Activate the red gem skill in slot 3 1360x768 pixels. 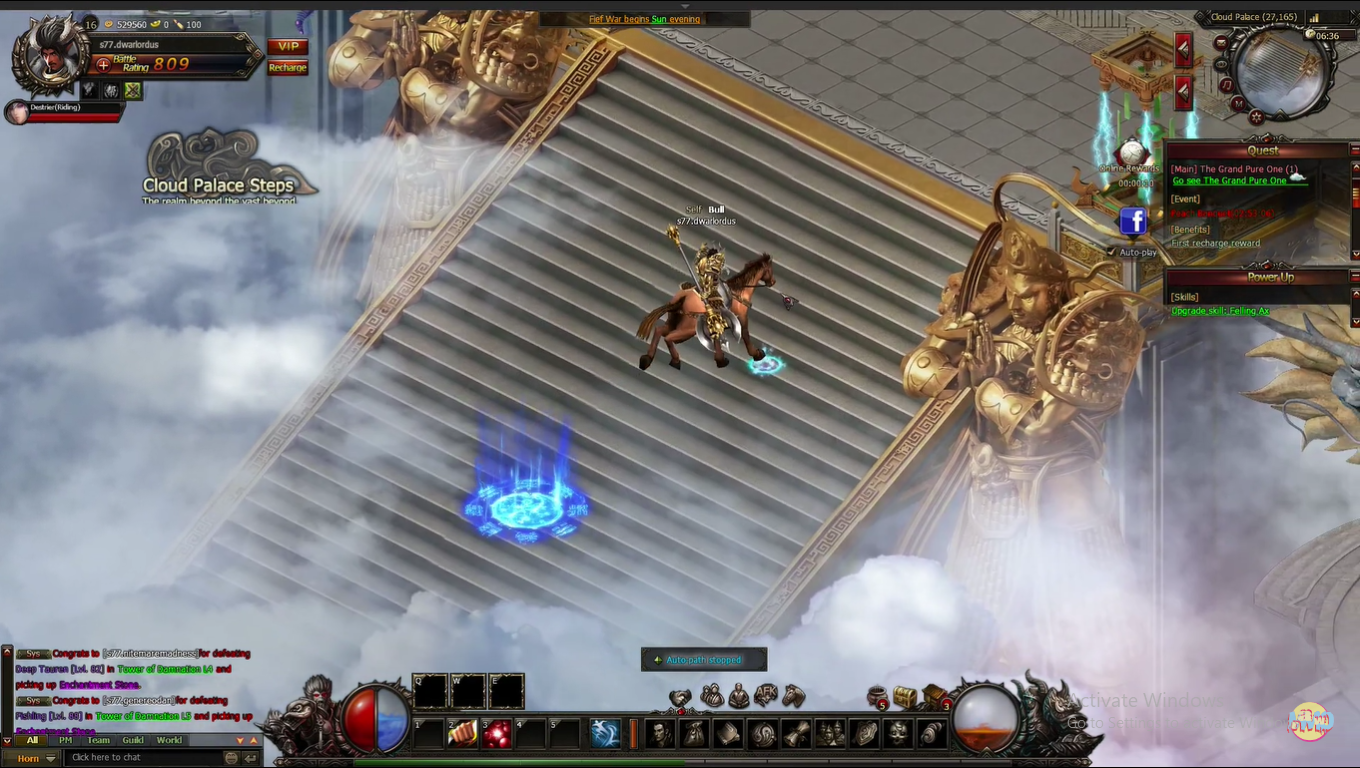pos(498,733)
